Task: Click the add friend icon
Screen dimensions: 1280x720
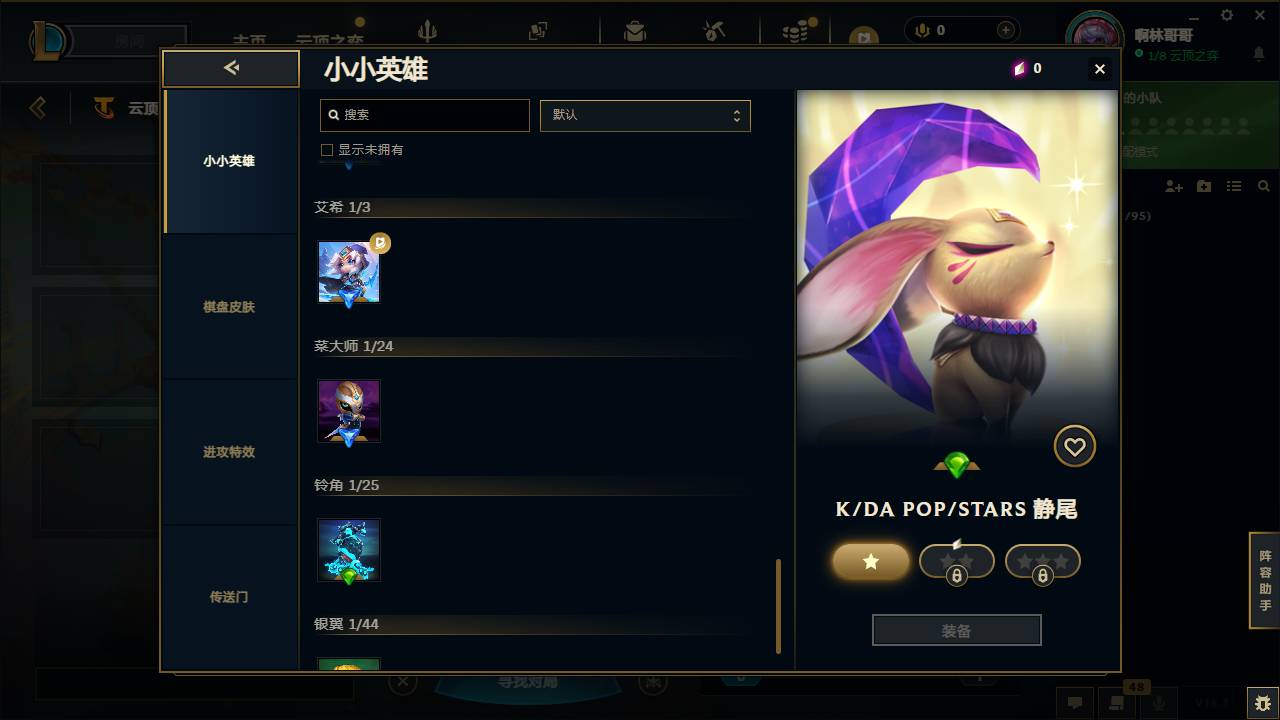Action: click(1171, 186)
